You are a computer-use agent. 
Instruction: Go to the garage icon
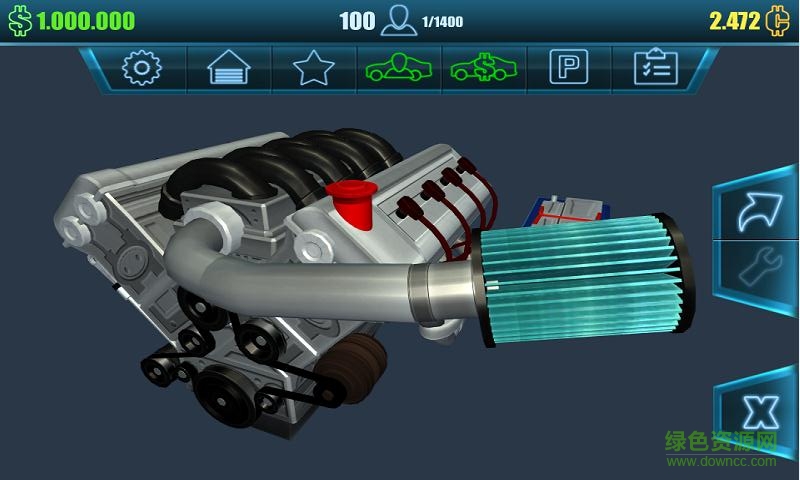pyautogui.click(x=228, y=68)
